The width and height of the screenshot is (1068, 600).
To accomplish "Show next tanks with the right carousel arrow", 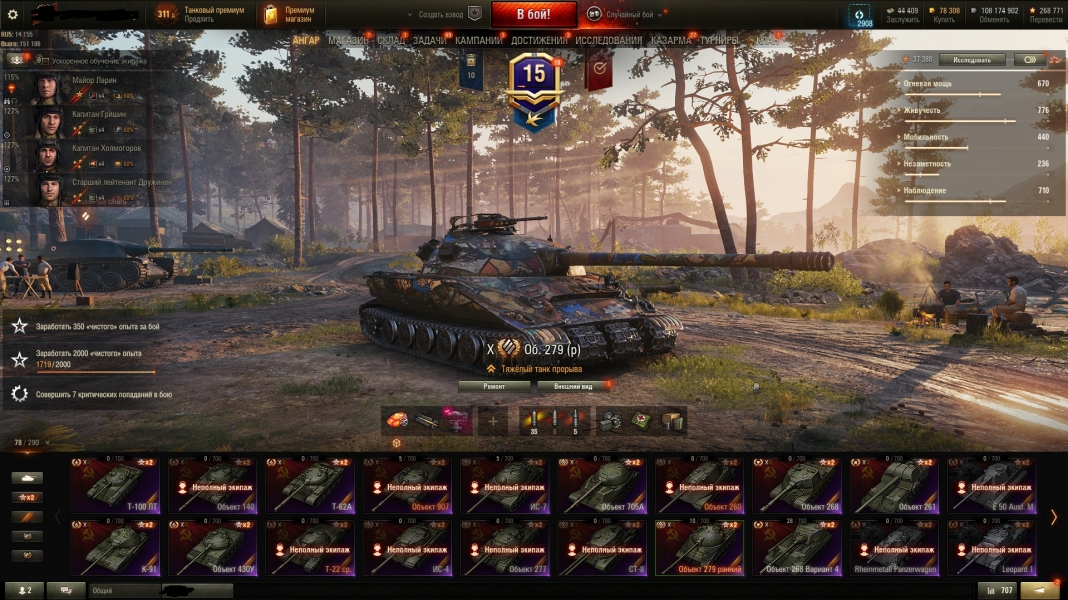I will (1053, 517).
